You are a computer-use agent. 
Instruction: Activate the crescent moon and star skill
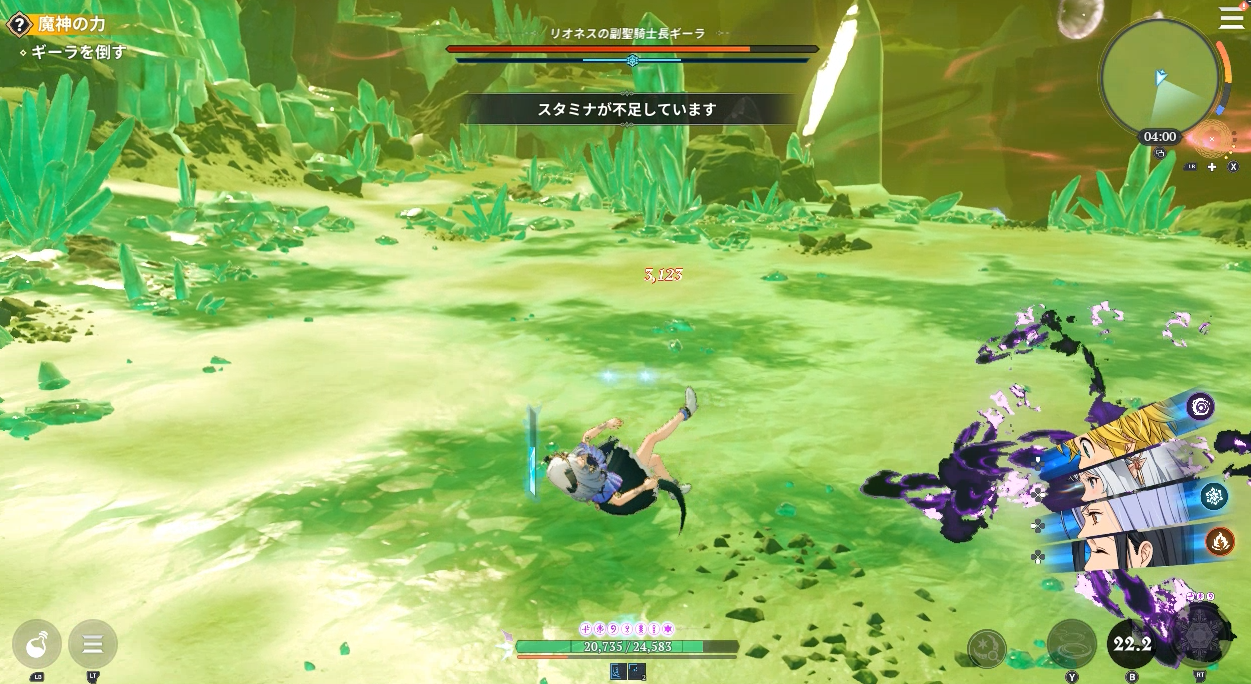click(x=987, y=648)
